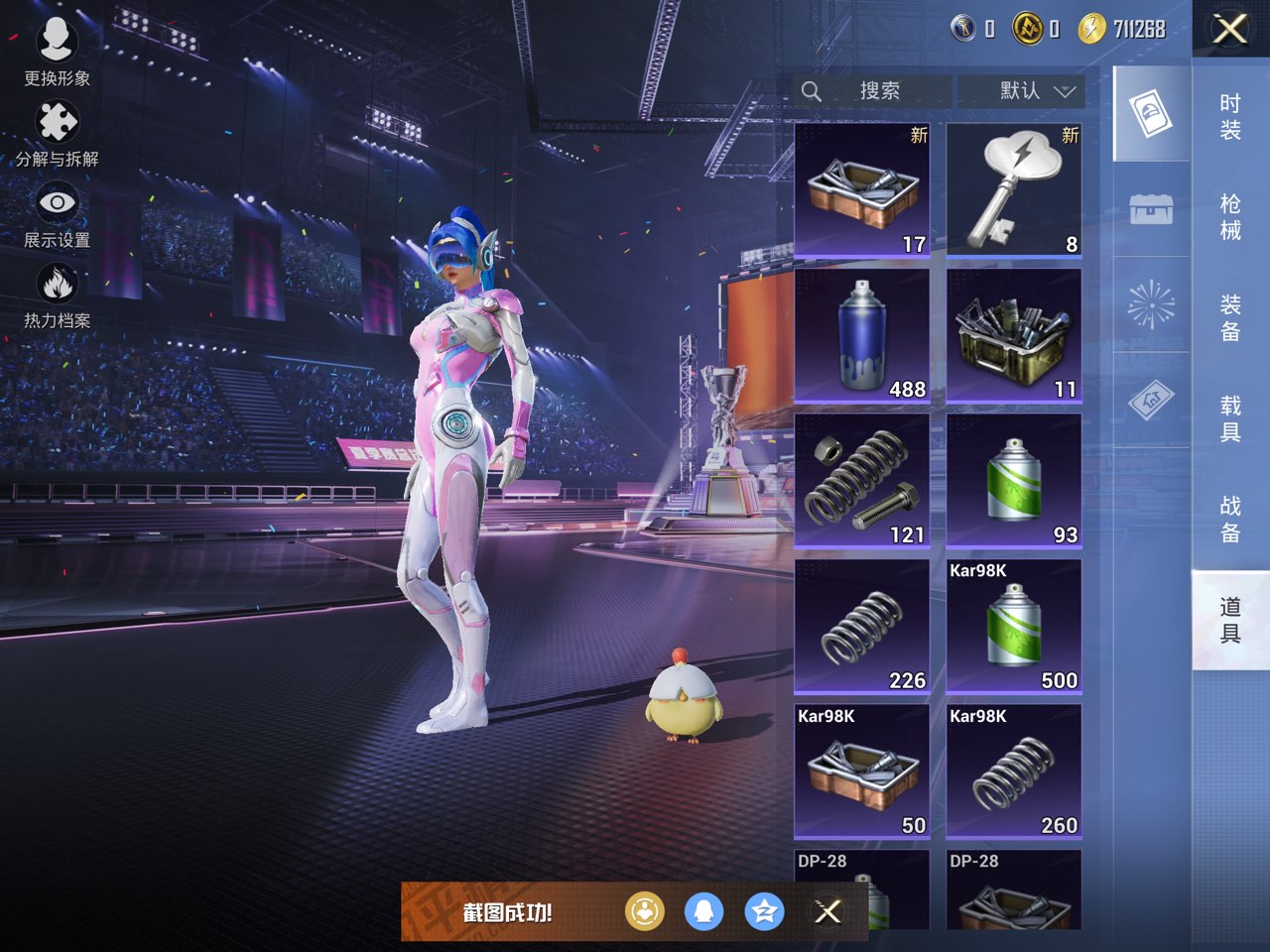1270x952 pixels.
Task: Dismiss the 截图成功 screenshot share bar
Action: point(827,911)
